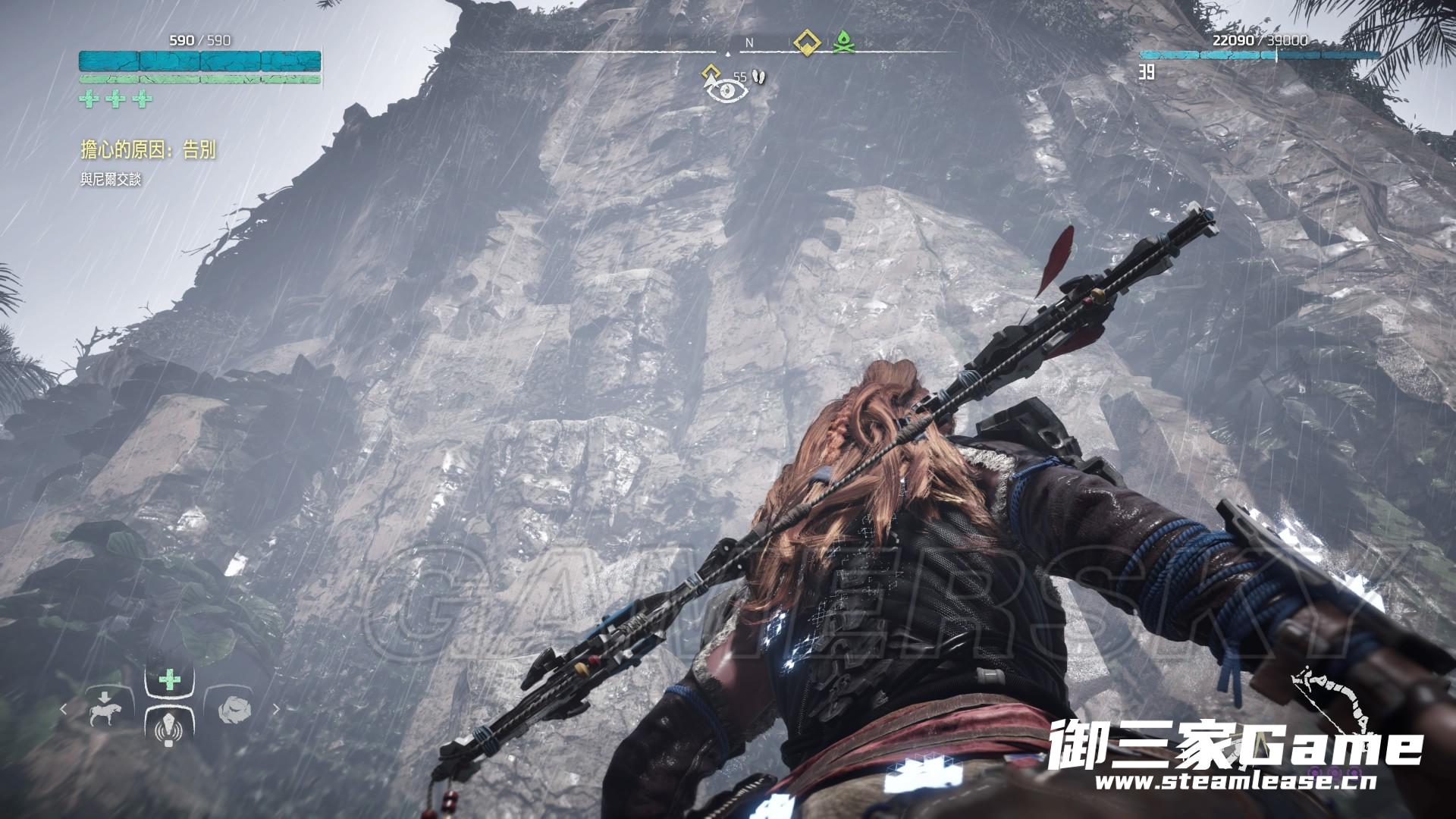
Task: Click the yellow quest marker on compass
Action: click(x=807, y=43)
